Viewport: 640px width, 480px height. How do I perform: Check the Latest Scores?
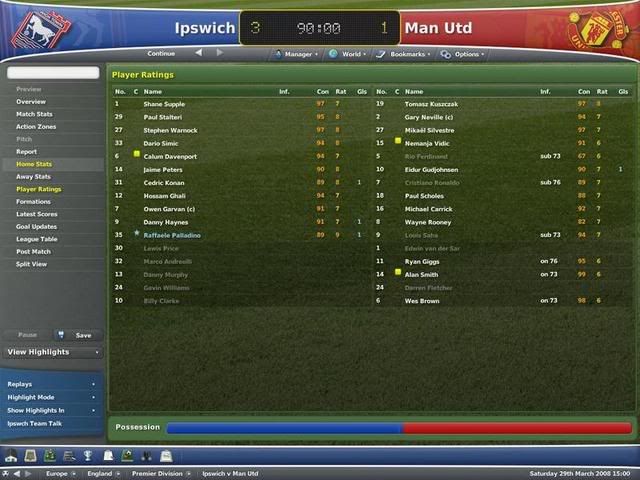tap(37, 214)
